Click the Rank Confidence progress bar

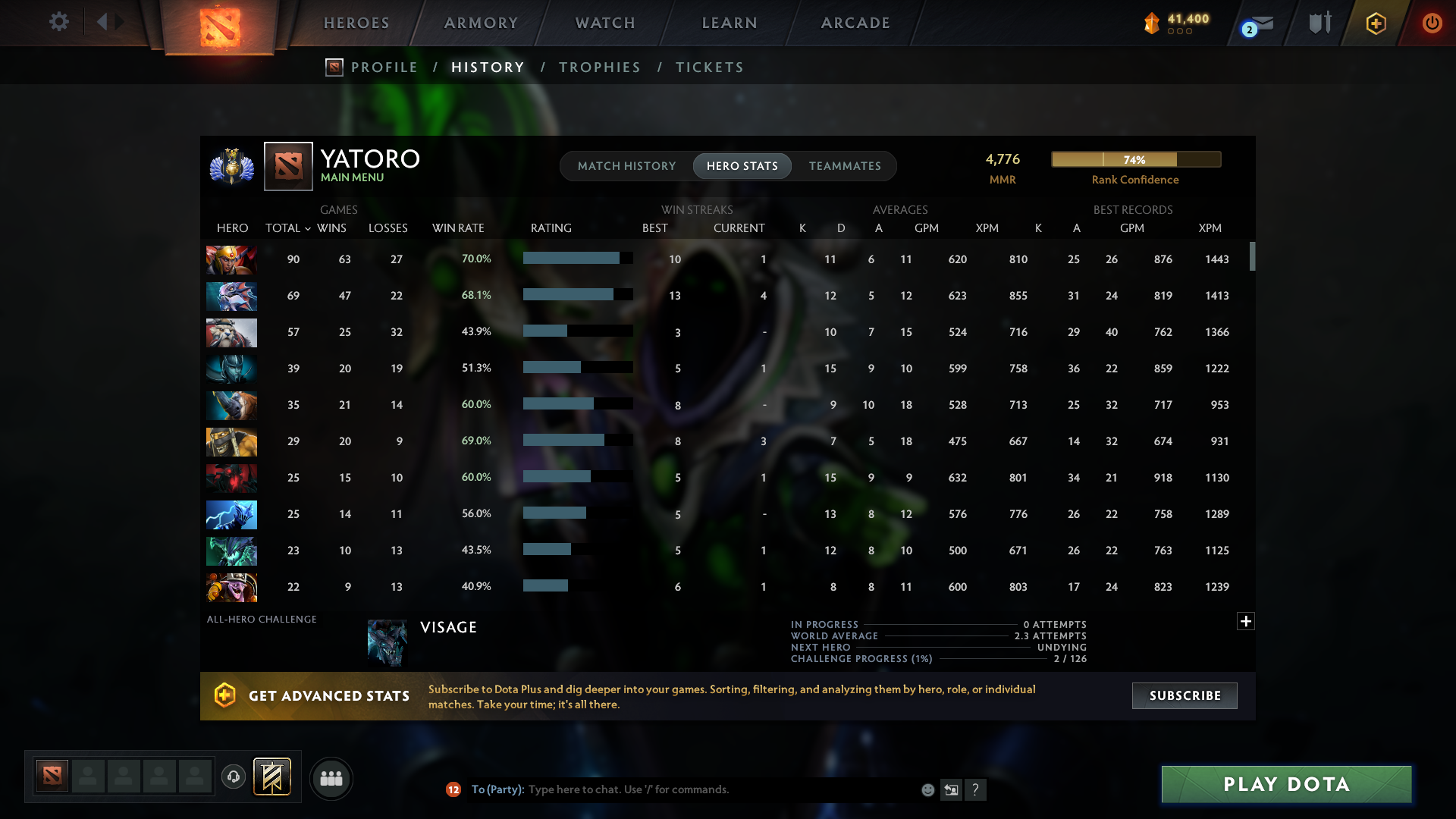click(1135, 159)
